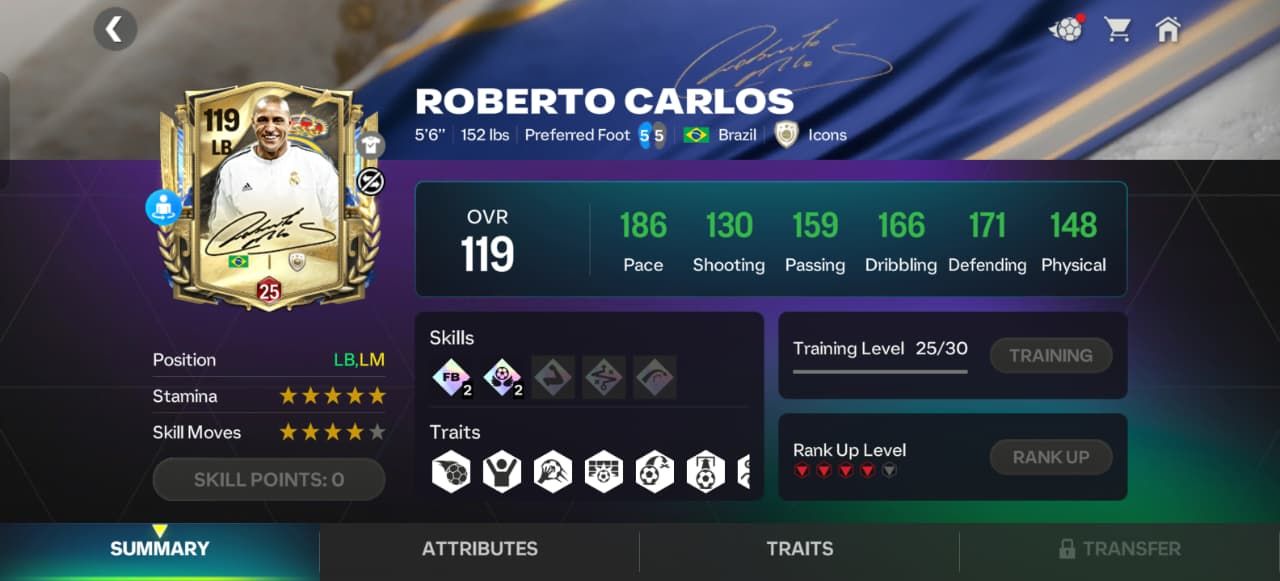
Task: Go back with the arrow button
Action: click(114, 30)
